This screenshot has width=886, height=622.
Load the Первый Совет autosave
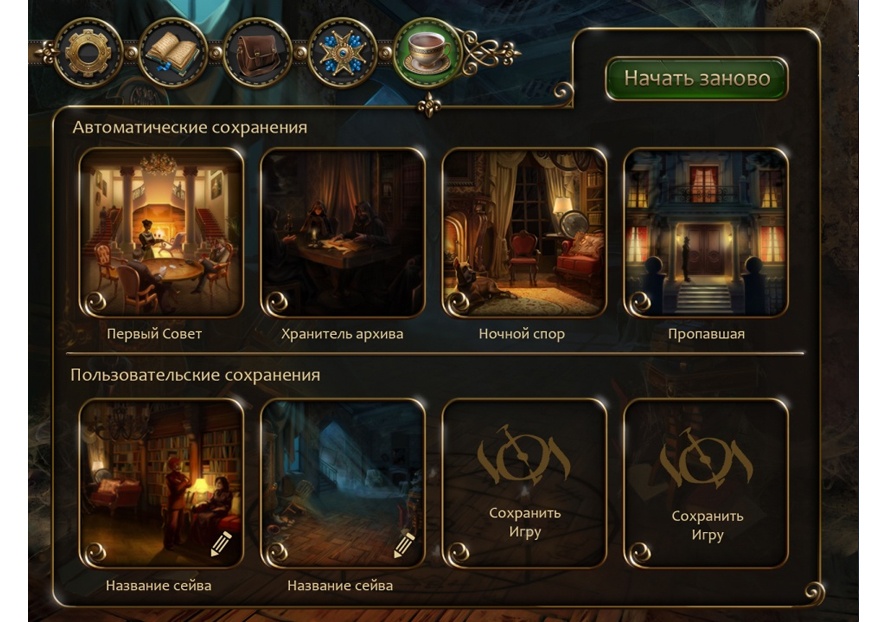pos(160,232)
